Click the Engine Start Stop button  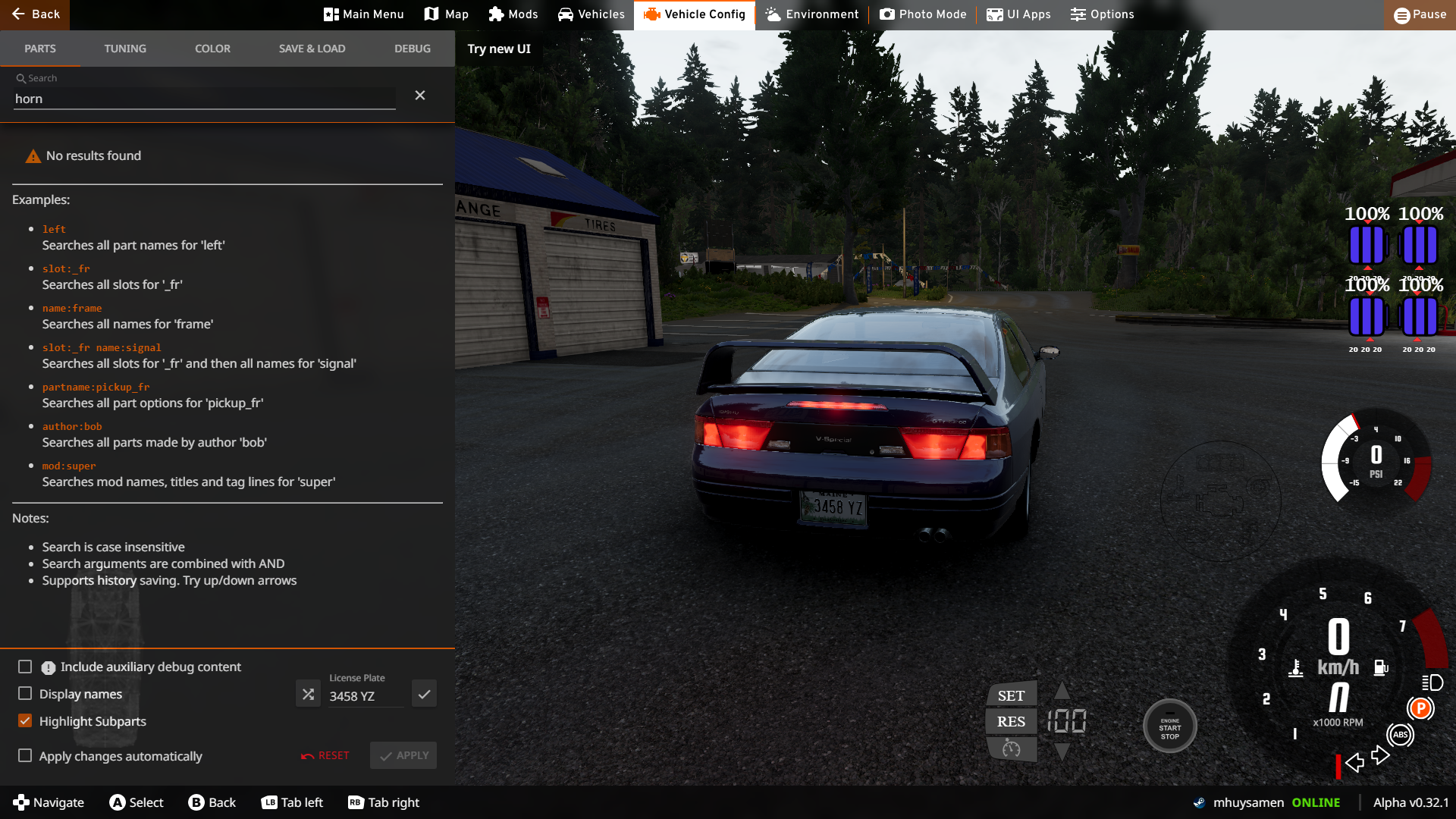[x=1169, y=726]
